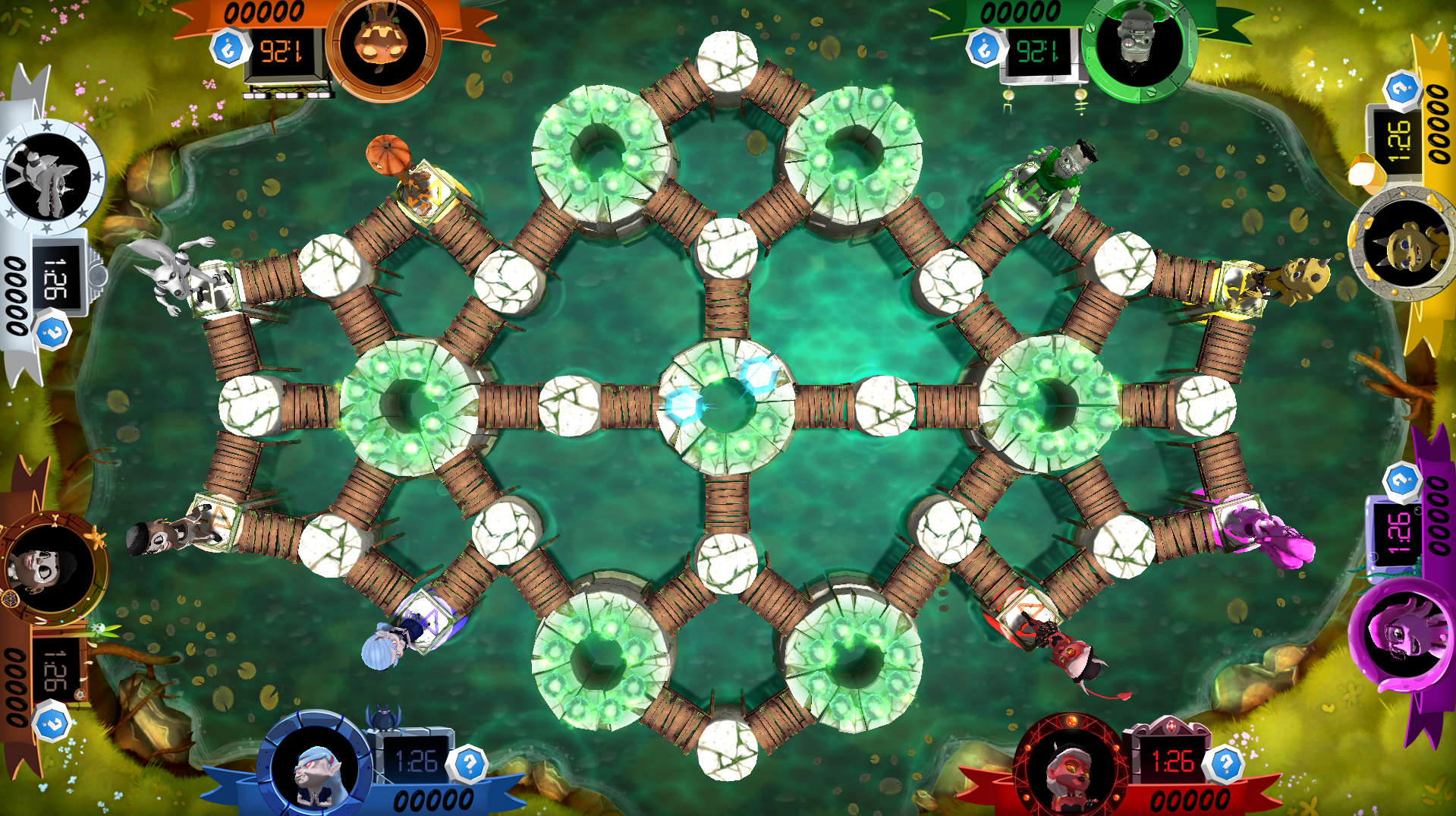Click the blue player's question mark icon
Image resolution: width=1456 pixels, height=816 pixels.
coord(469,763)
